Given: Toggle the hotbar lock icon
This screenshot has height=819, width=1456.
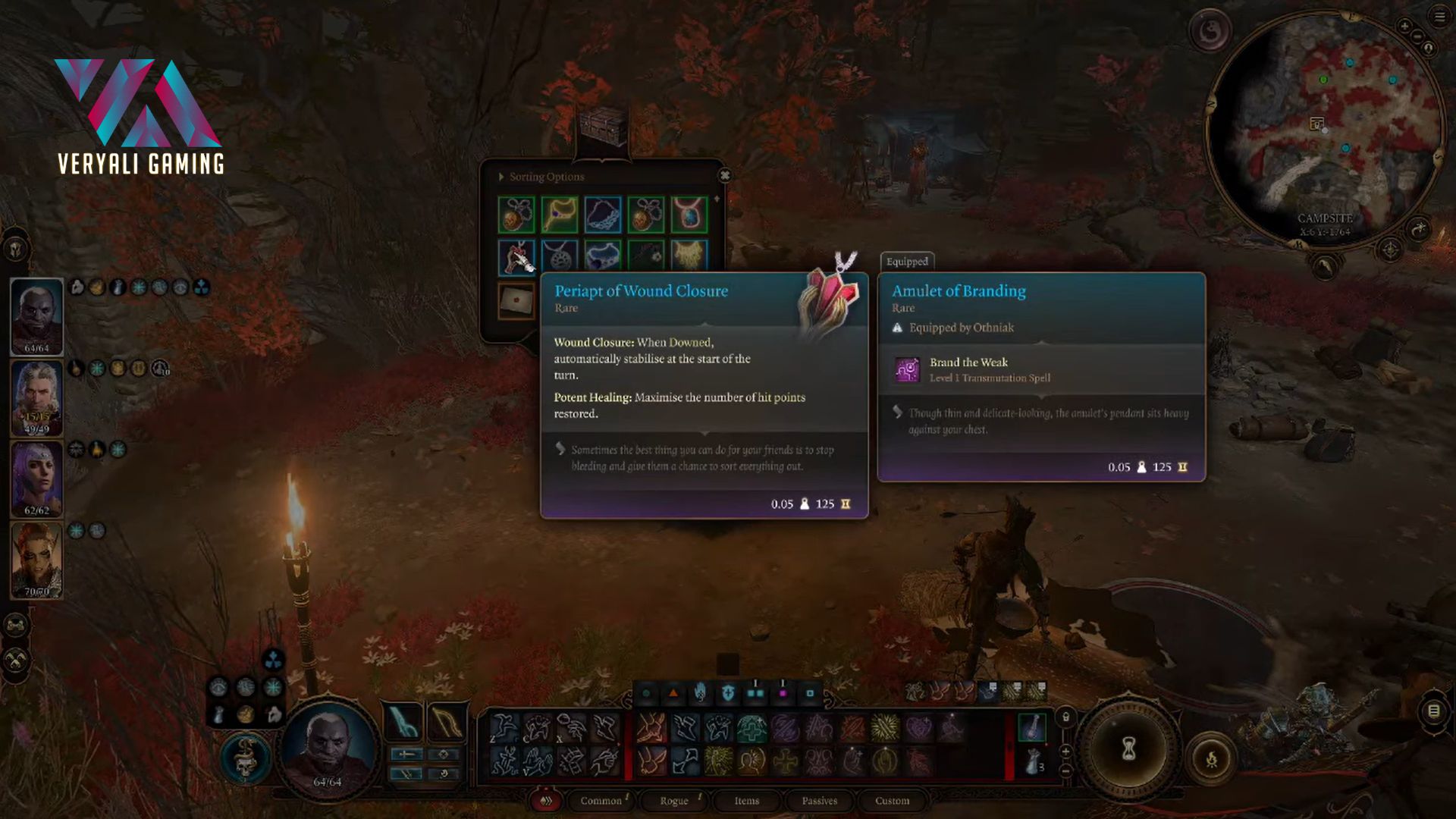Looking at the screenshot, I should [1066, 717].
